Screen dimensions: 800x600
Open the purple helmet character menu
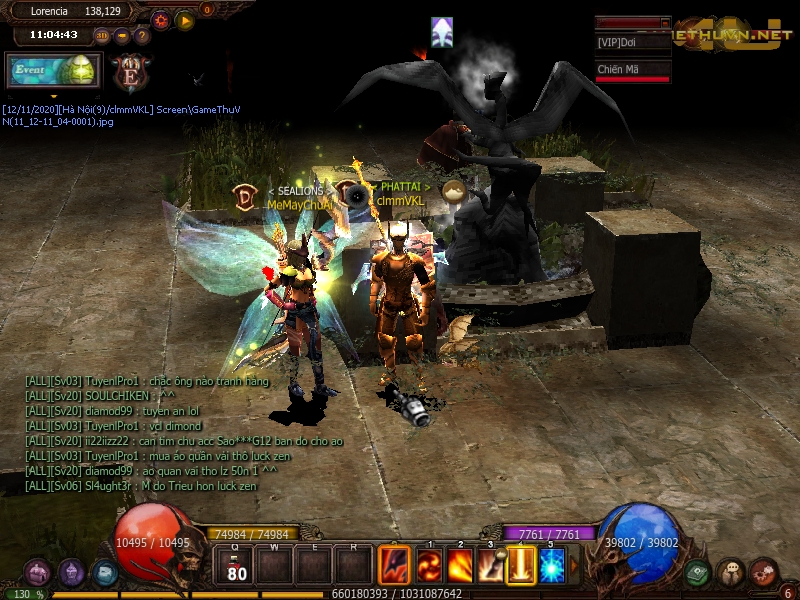tap(71, 573)
